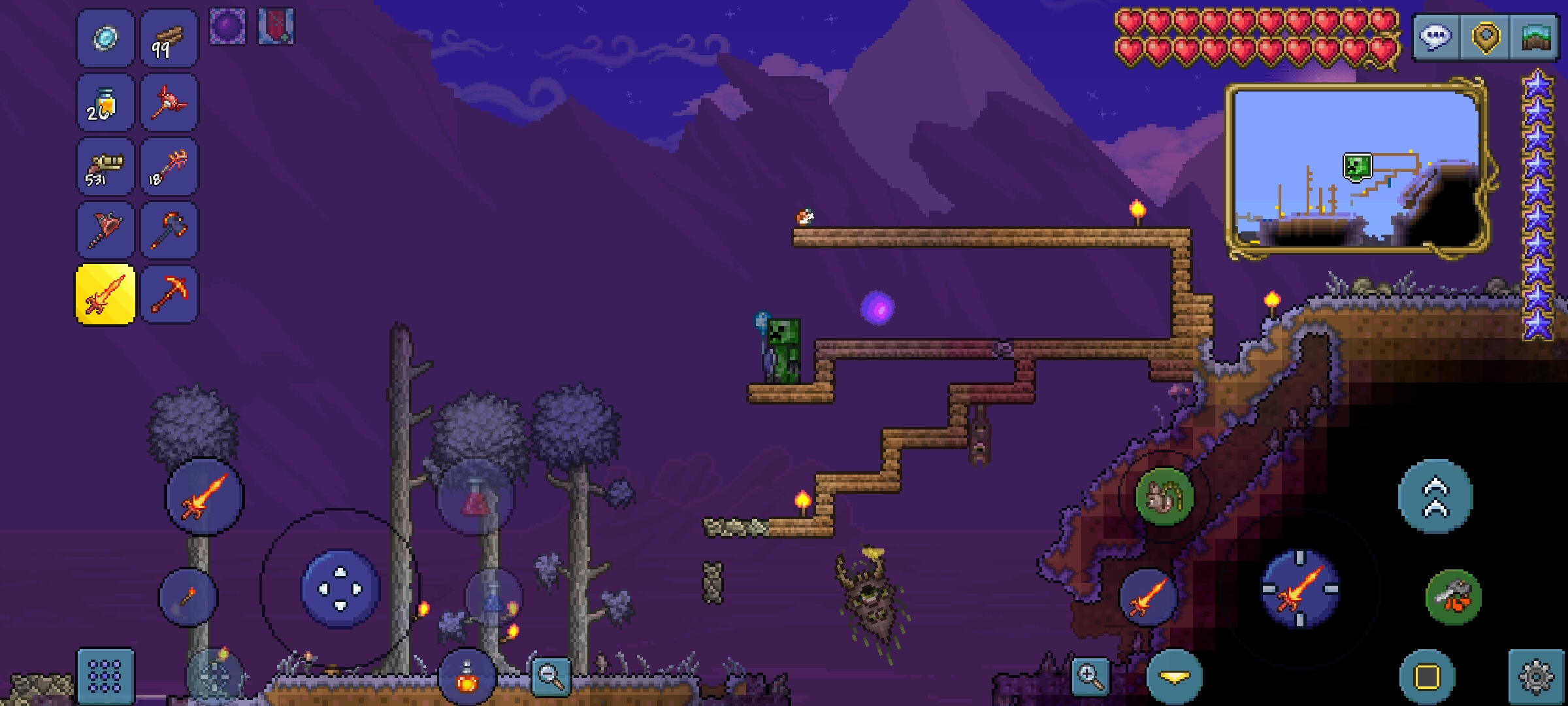Screen dimensions: 1568x706
Task: Zoom out with the minus magnifier
Action: tap(551, 676)
